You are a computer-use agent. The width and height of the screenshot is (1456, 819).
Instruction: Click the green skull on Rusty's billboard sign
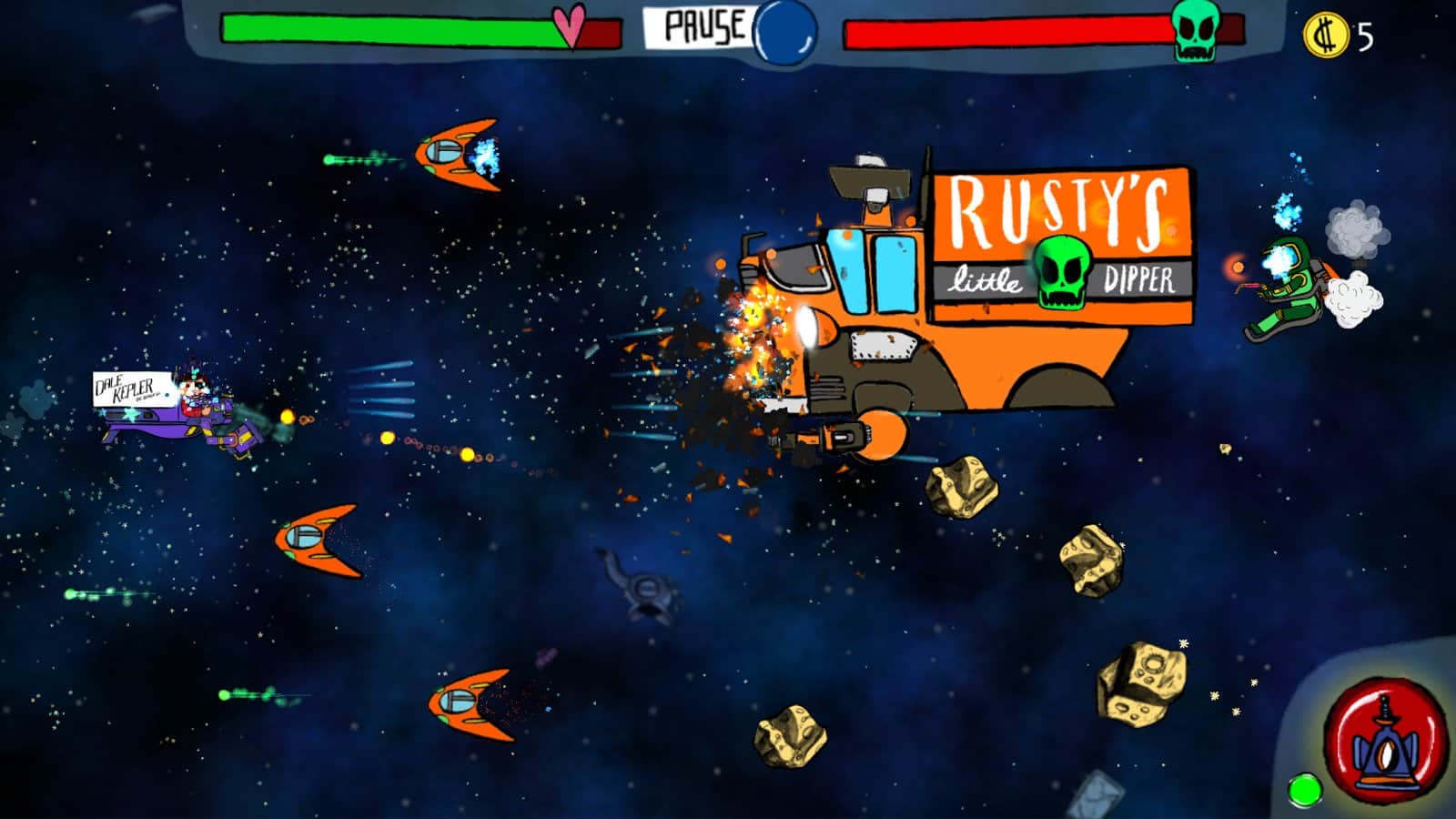pos(1062,271)
